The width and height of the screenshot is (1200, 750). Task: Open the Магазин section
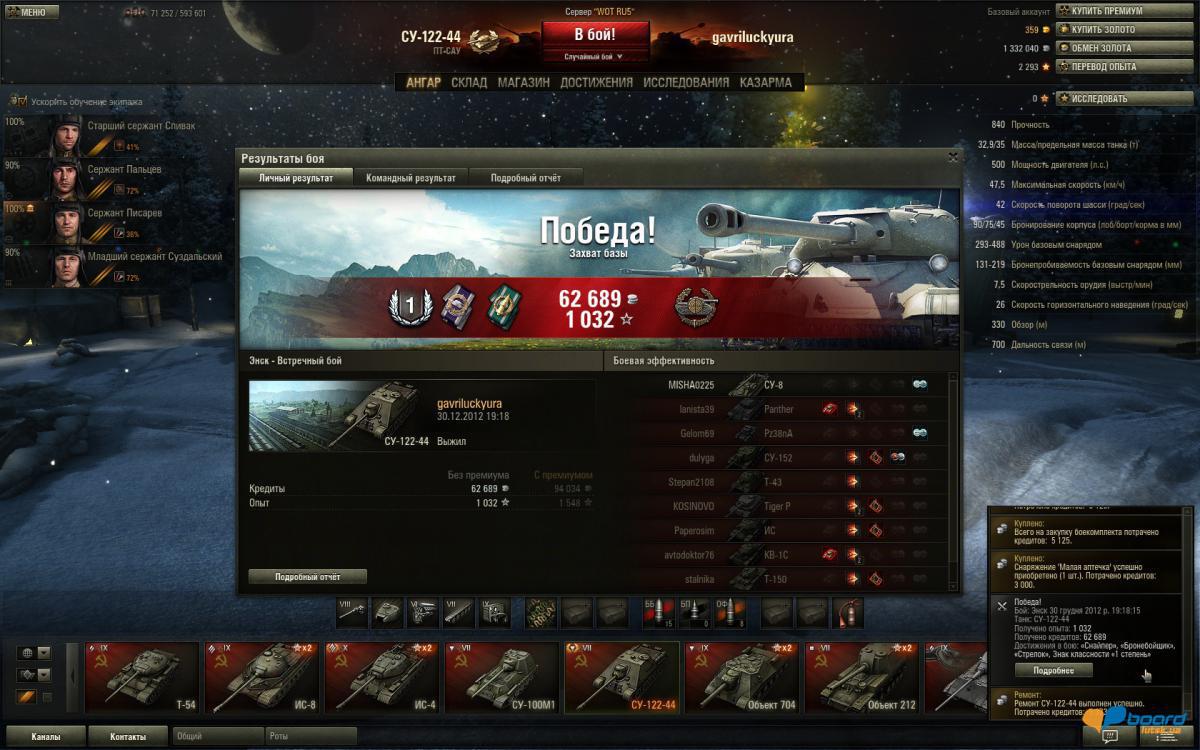tap(523, 82)
